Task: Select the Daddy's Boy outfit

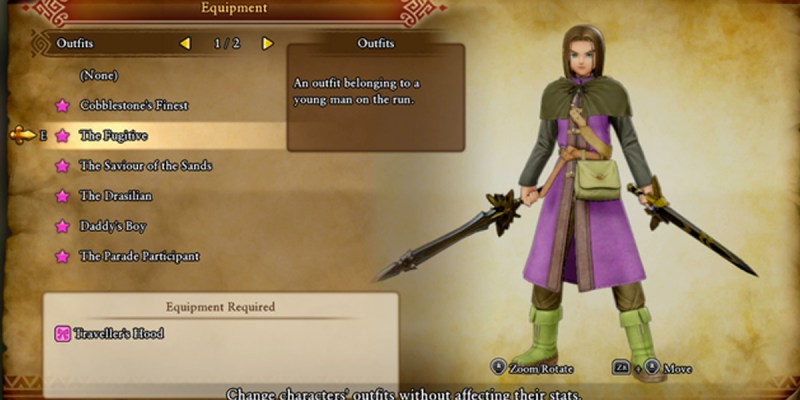Action: pyautogui.click(x=112, y=226)
